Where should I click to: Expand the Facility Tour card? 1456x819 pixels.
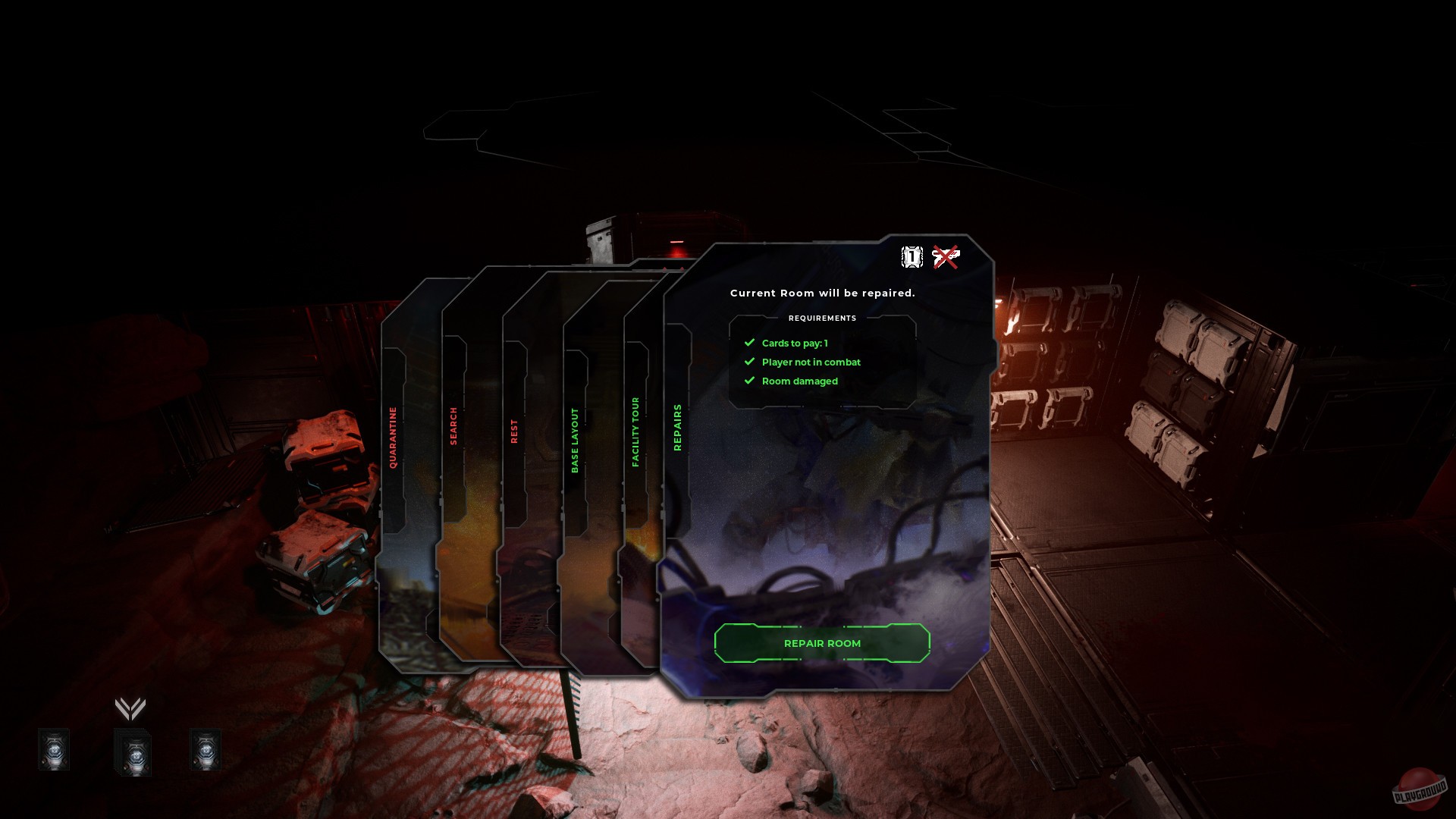coord(635,432)
